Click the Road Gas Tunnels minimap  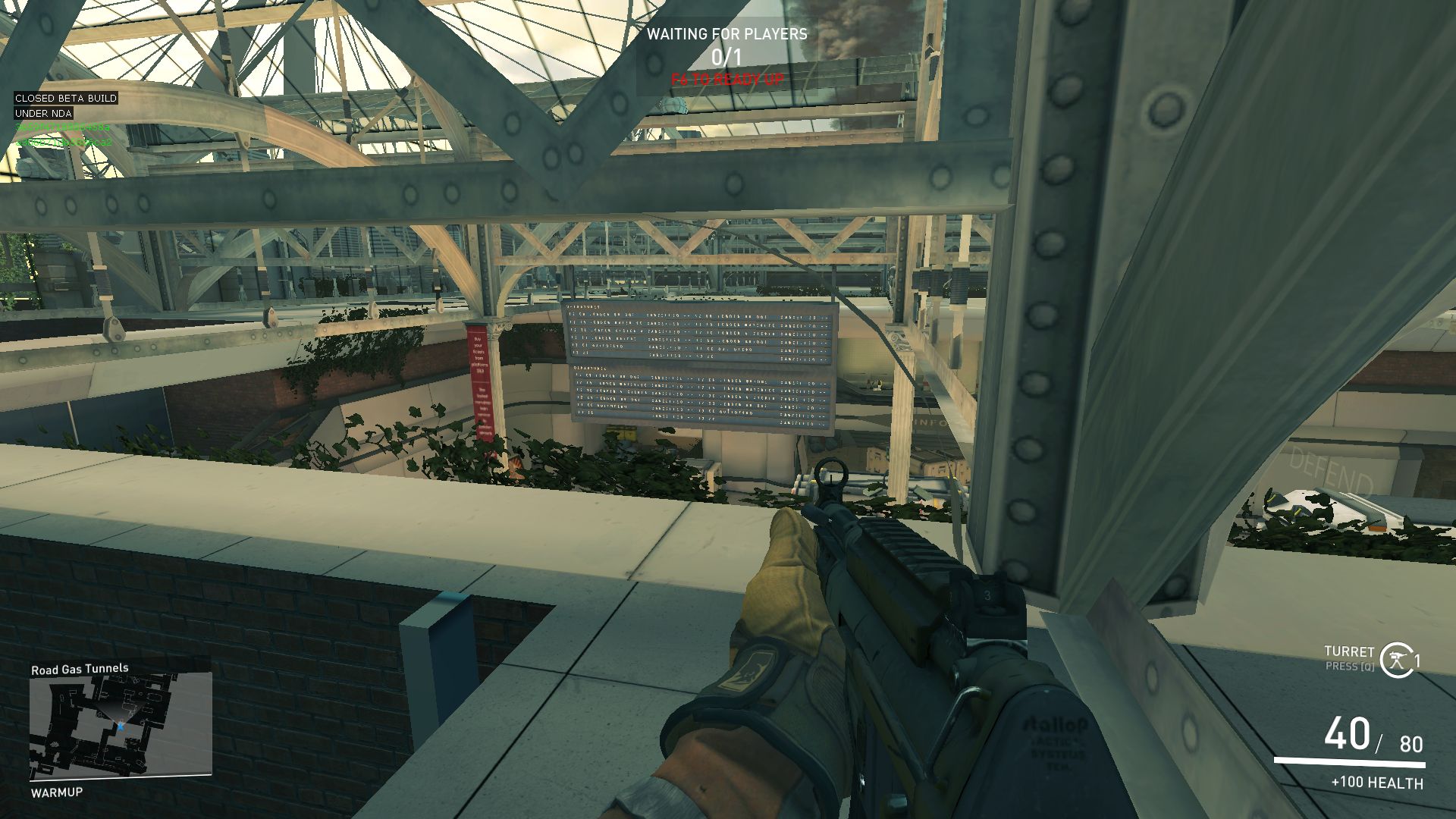[x=120, y=726]
